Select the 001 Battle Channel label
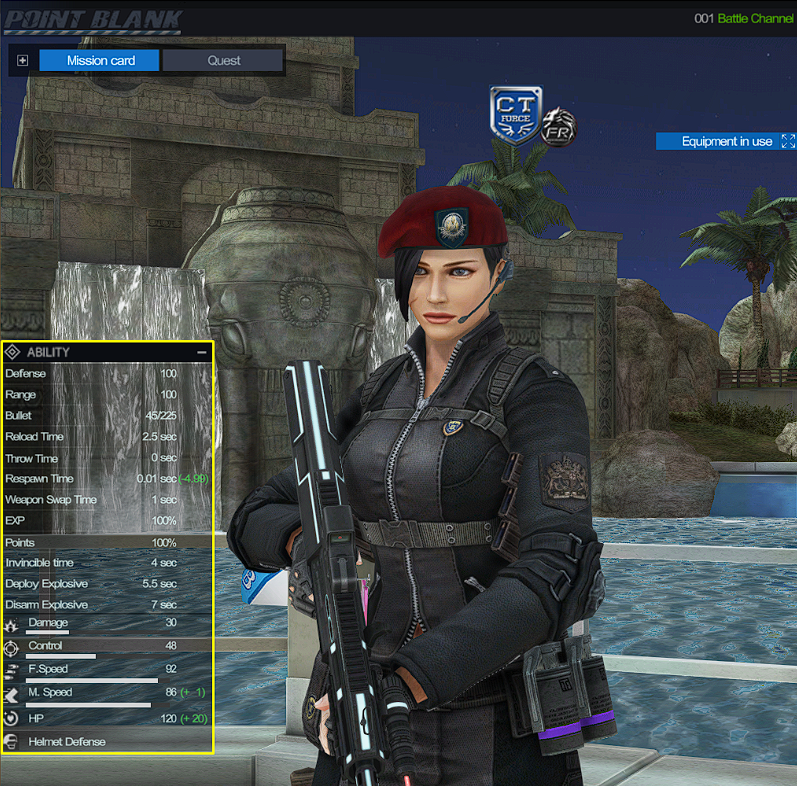The image size is (797, 786). (x=743, y=18)
